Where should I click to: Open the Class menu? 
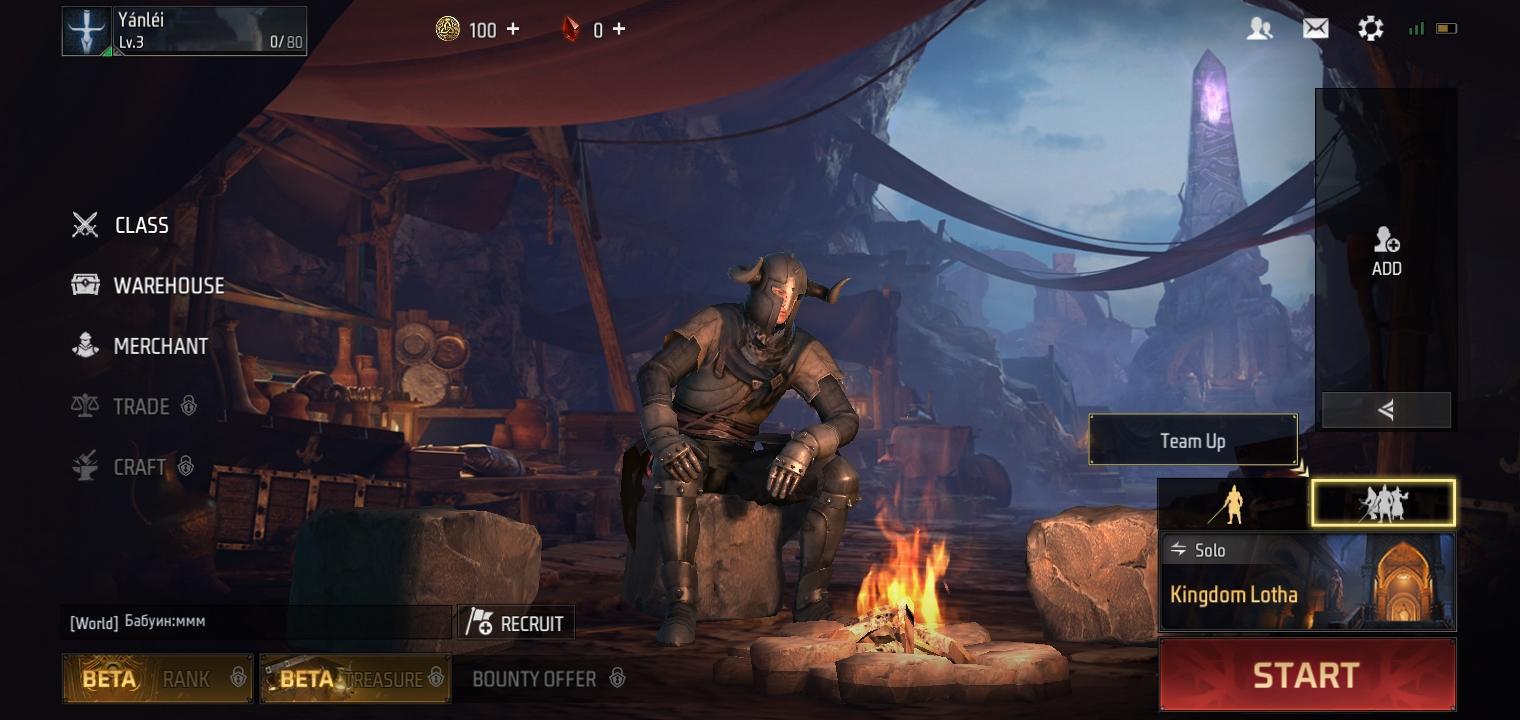tap(121, 226)
